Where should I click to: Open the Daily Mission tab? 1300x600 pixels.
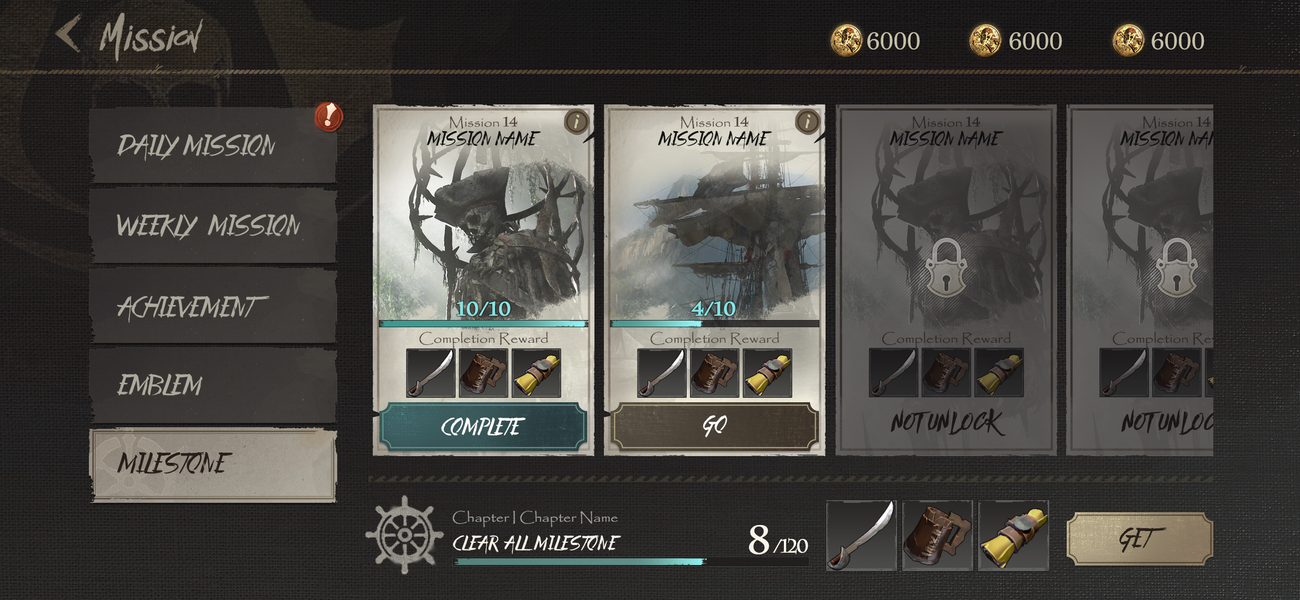(x=212, y=145)
